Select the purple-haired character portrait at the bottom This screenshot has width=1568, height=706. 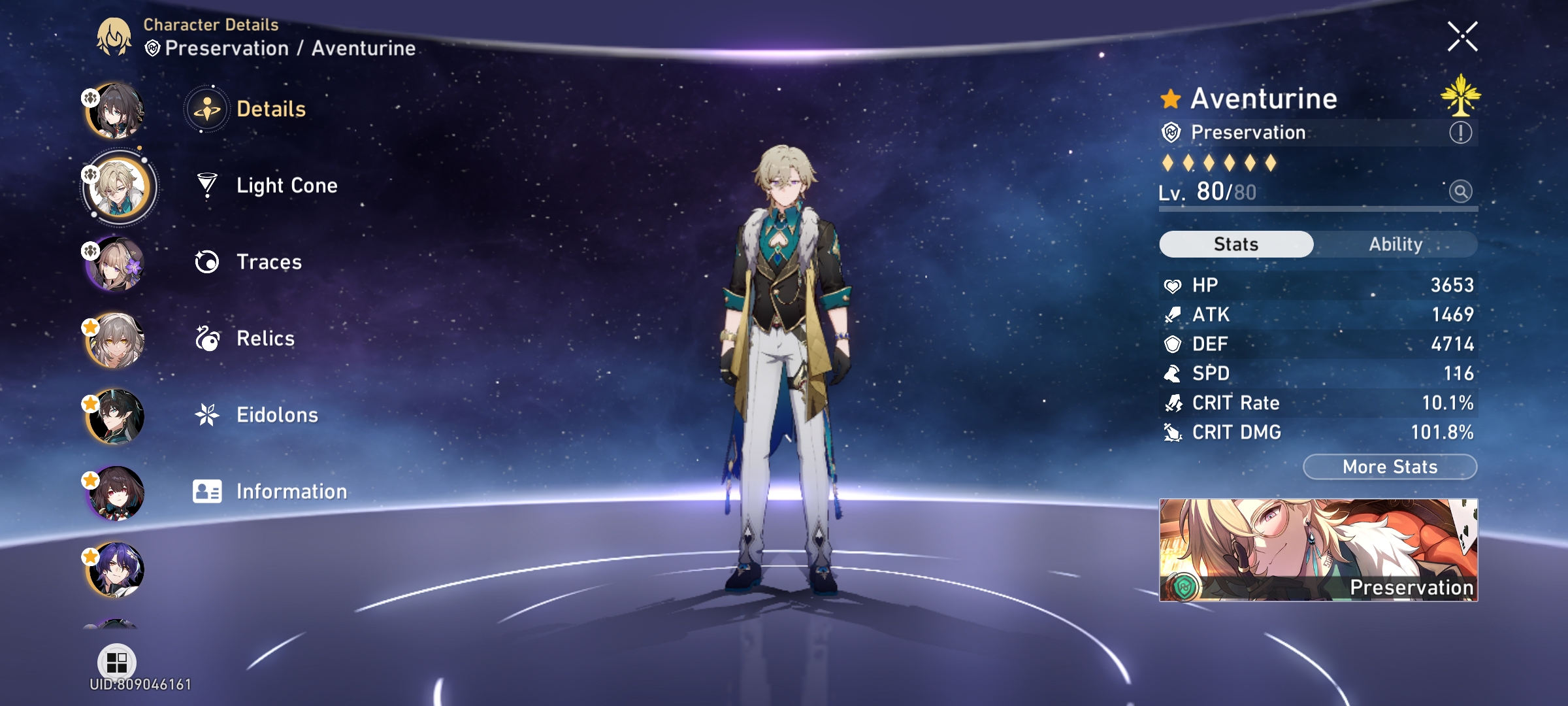[116, 567]
